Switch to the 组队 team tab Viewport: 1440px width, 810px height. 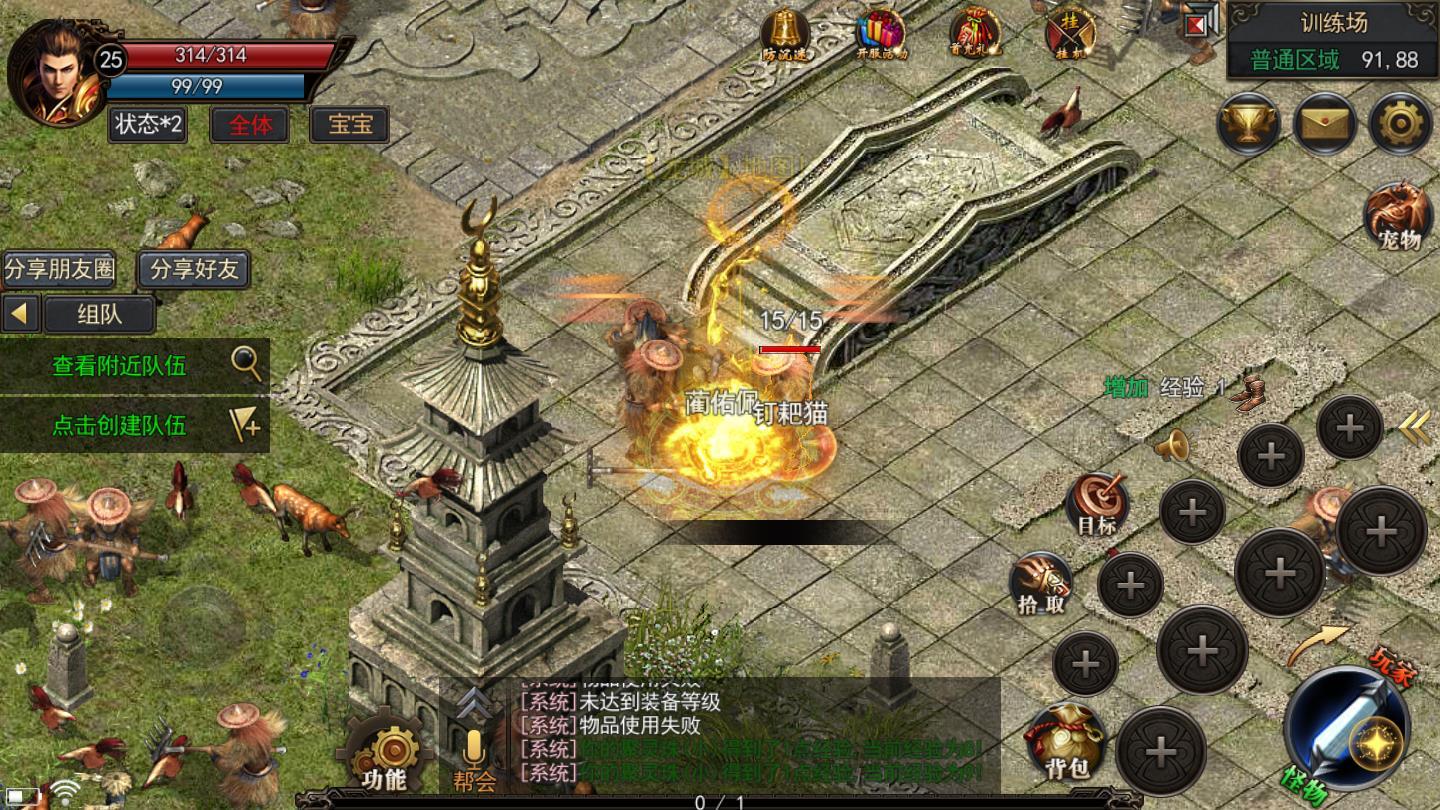pyautogui.click(x=99, y=314)
